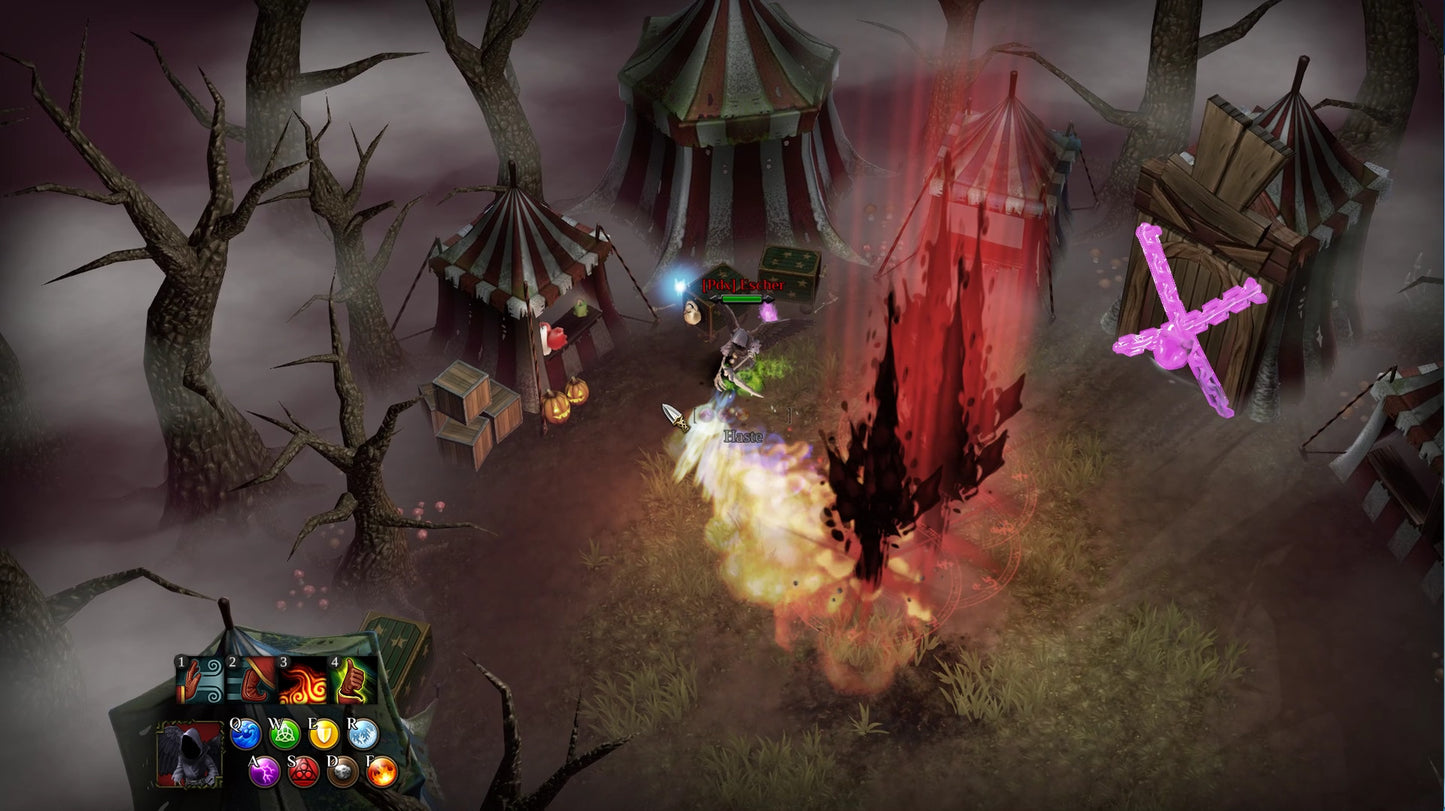Select the Life element orb (W)
The width and height of the screenshot is (1445, 811).
[286, 735]
